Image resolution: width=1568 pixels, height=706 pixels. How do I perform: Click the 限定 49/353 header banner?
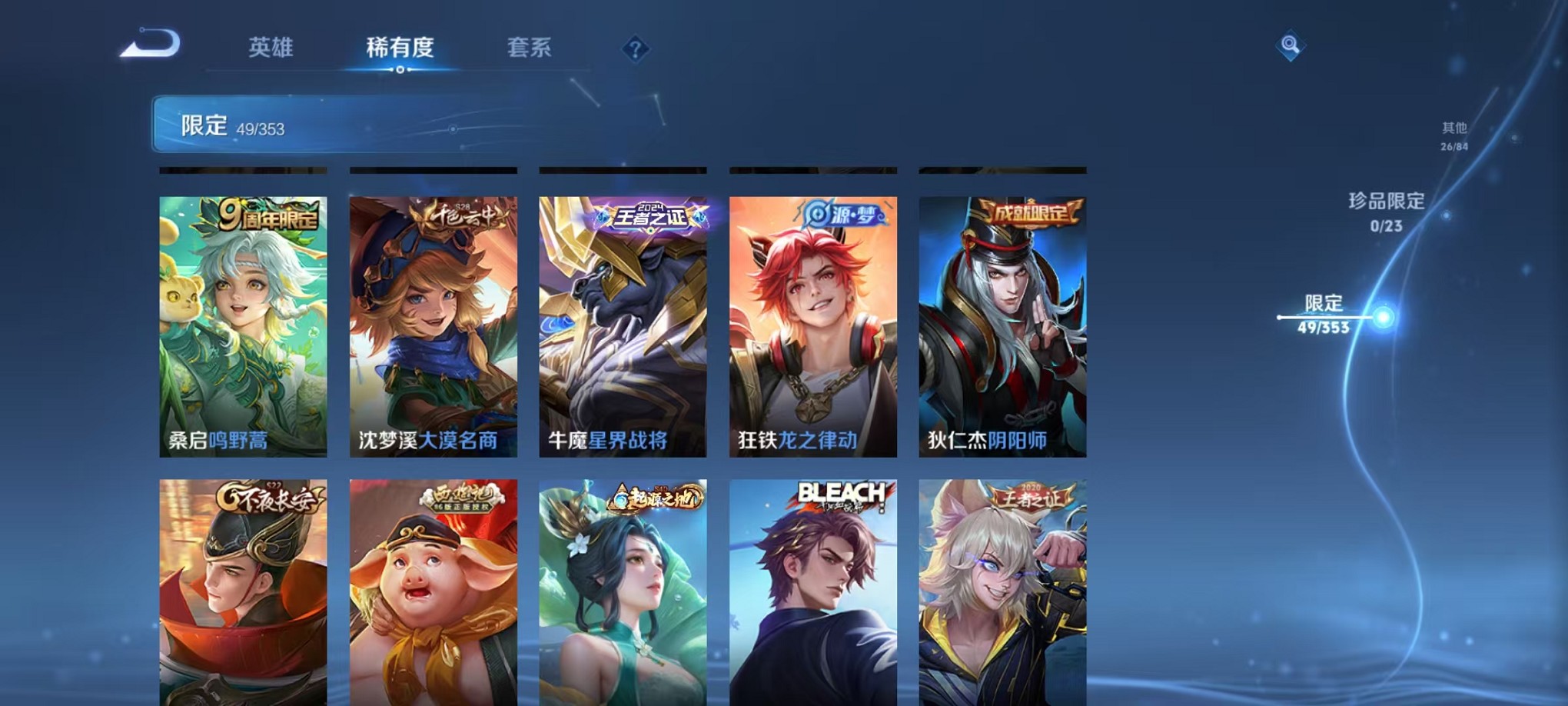coord(323,125)
